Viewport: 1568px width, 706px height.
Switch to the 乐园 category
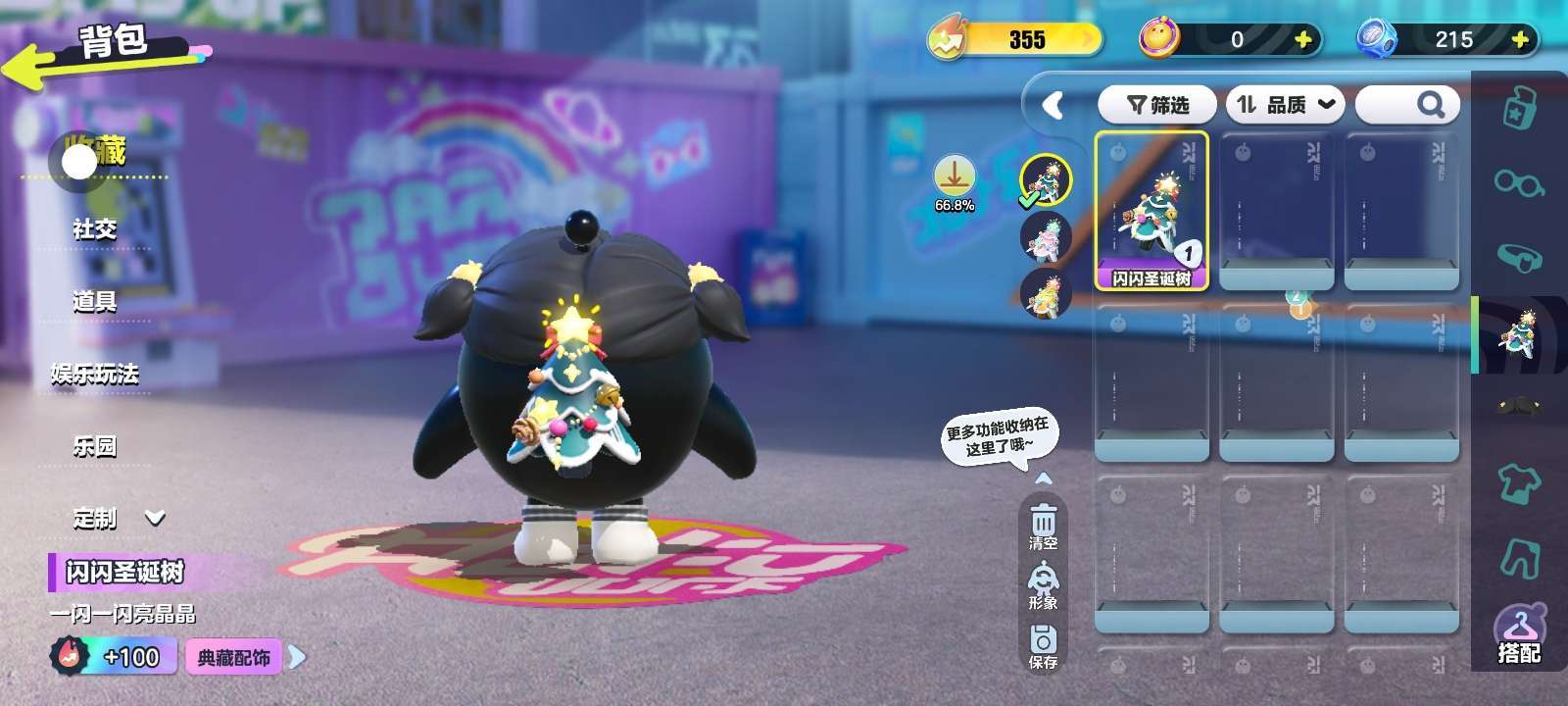click(94, 447)
